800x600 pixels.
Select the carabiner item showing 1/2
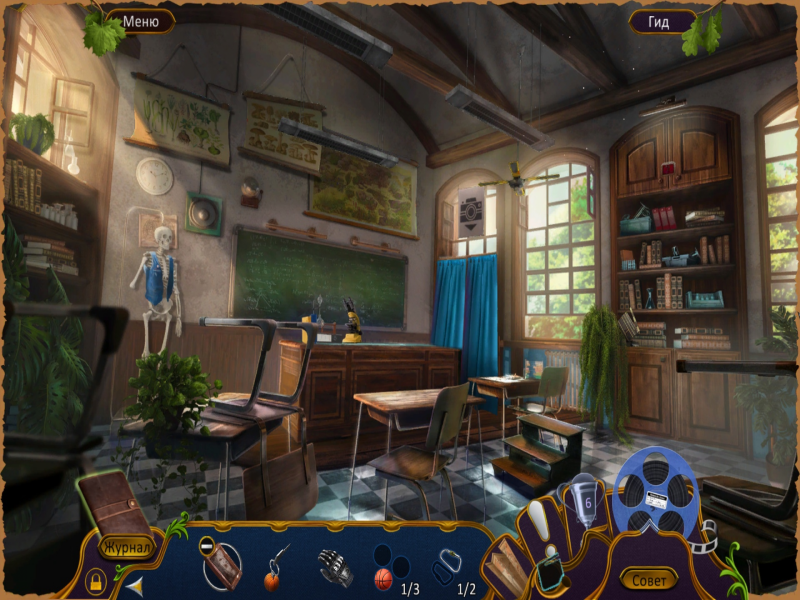[x=446, y=570]
